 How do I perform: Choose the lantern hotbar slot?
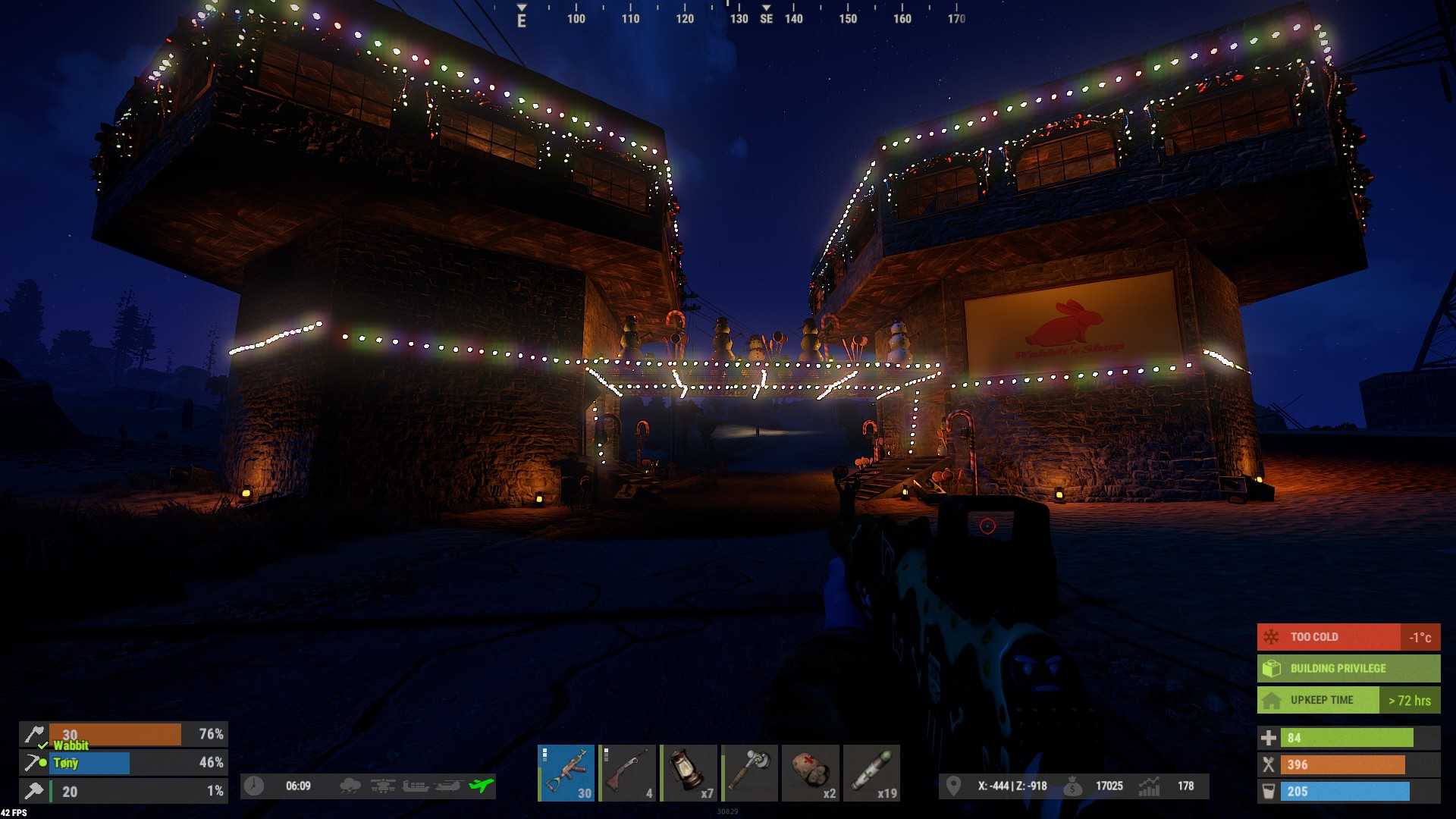tap(689, 773)
